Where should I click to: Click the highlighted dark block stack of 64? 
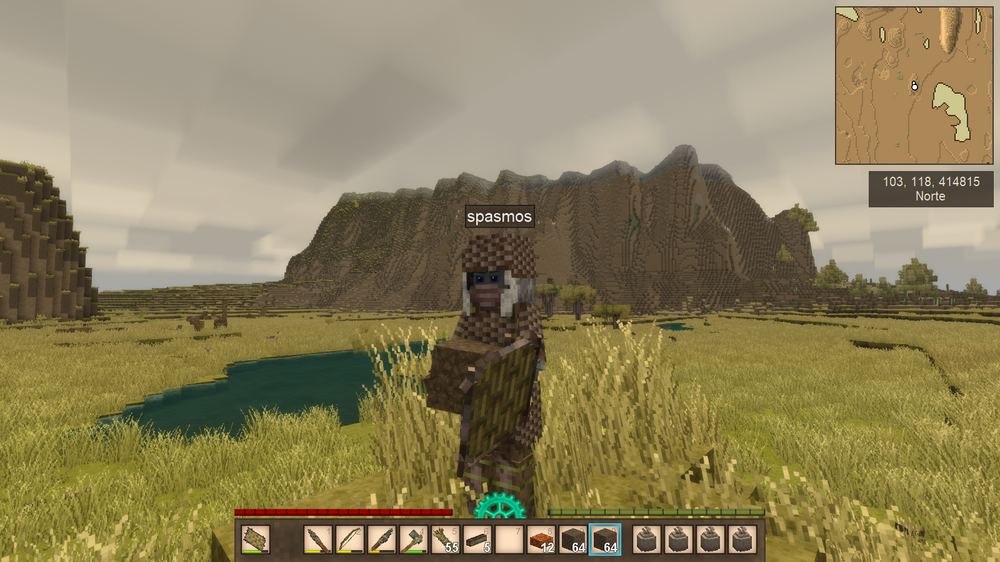pyautogui.click(x=605, y=540)
